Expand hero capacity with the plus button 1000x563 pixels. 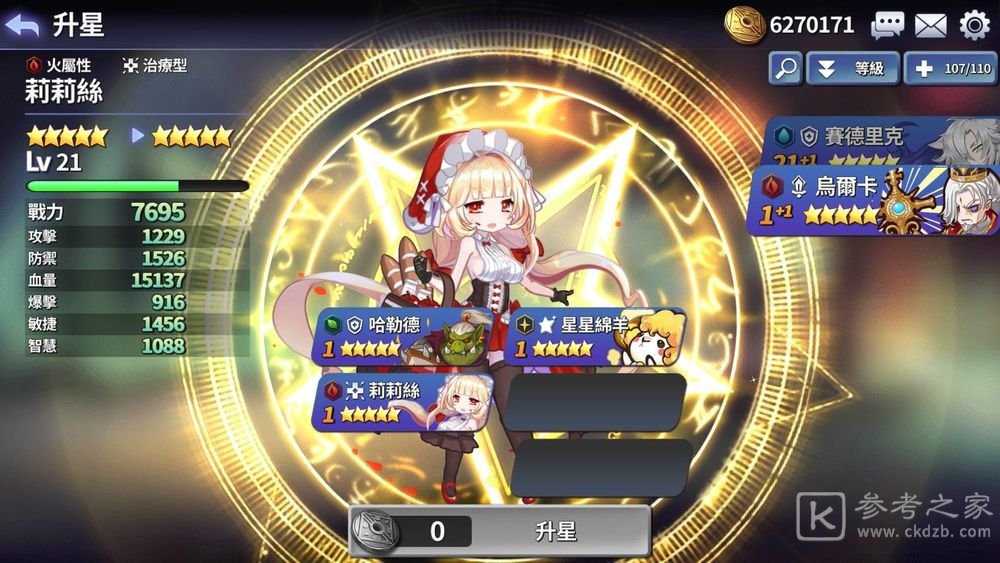click(x=950, y=69)
